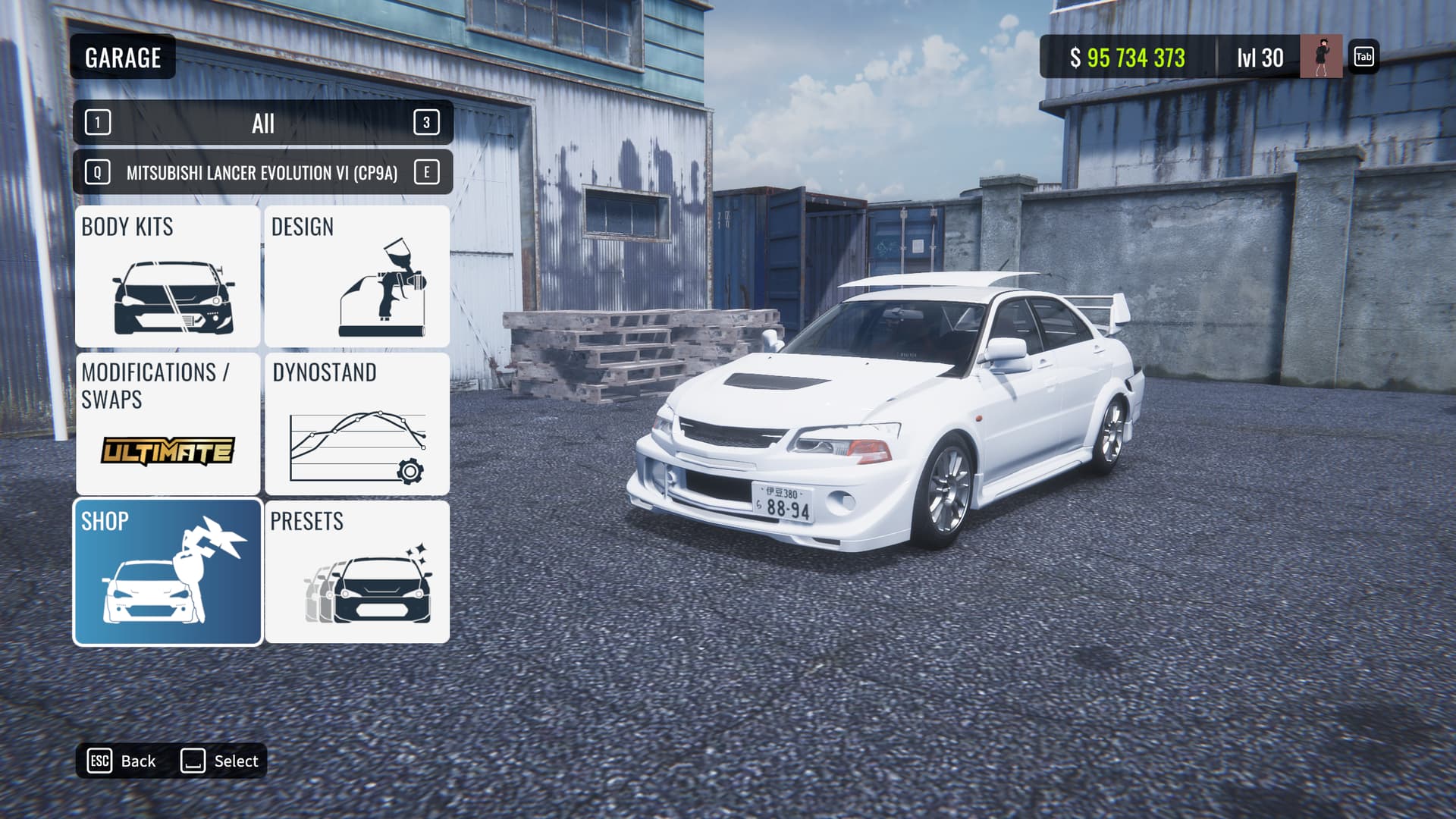
Task: Go Back from the garage
Action: pyautogui.click(x=123, y=761)
